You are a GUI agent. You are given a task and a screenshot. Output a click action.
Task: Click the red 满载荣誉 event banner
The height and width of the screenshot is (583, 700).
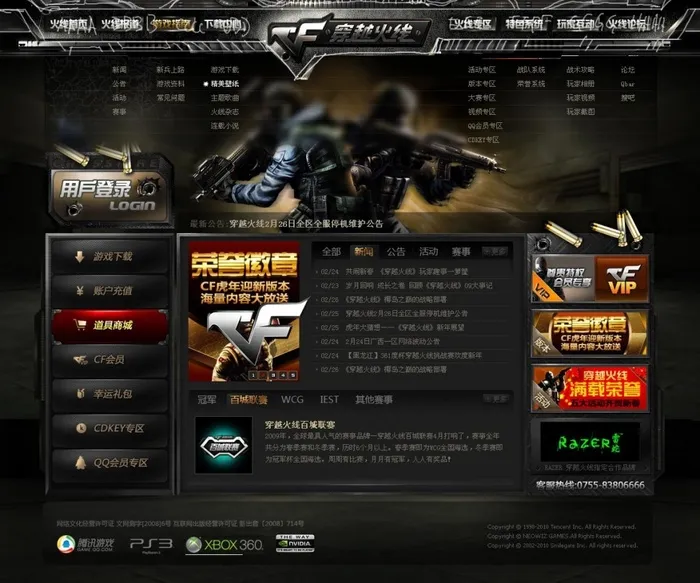coord(589,387)
